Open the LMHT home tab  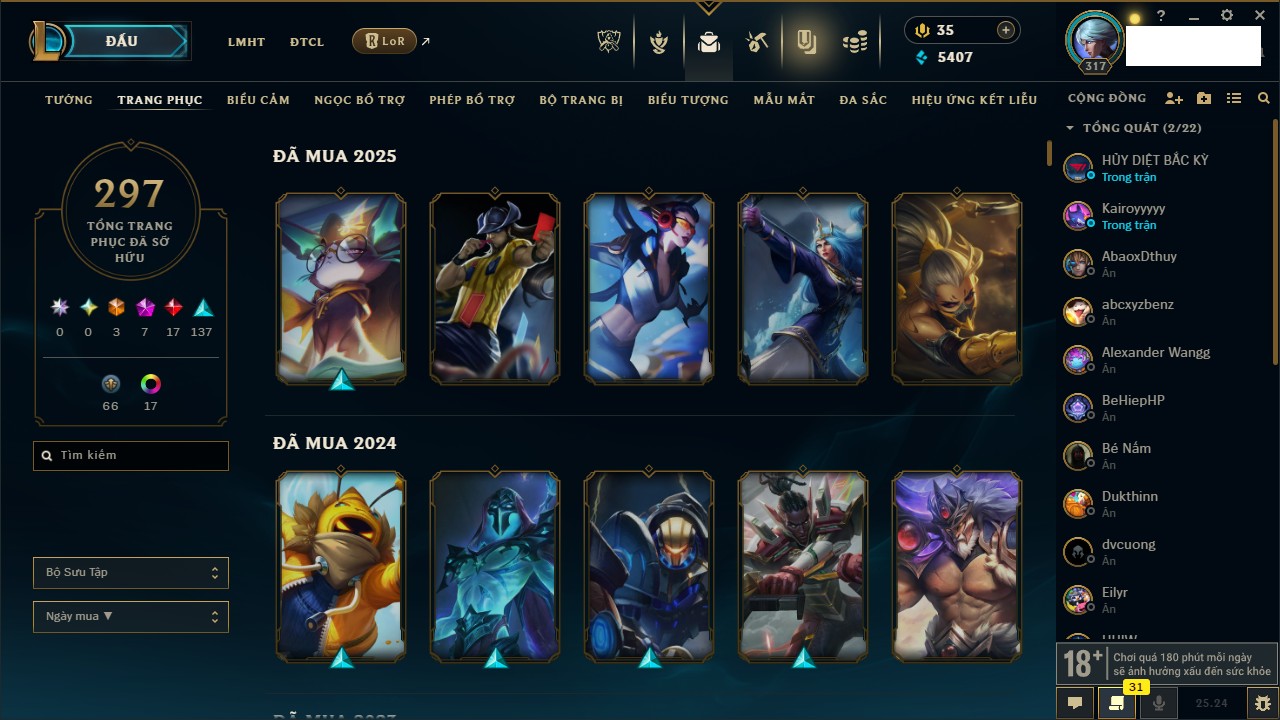pyautogui.click(x=246, y=42)
